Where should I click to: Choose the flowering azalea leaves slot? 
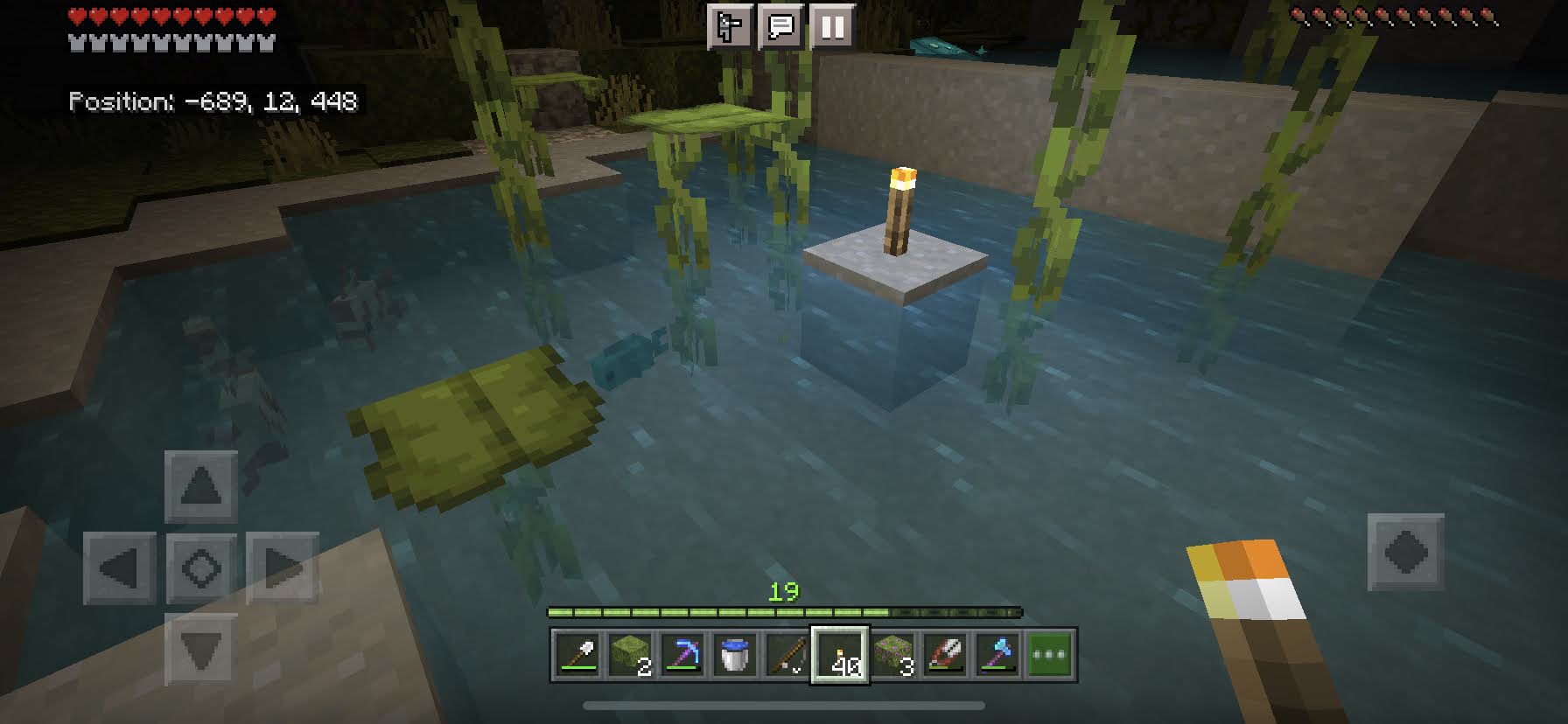click(892, 654)
